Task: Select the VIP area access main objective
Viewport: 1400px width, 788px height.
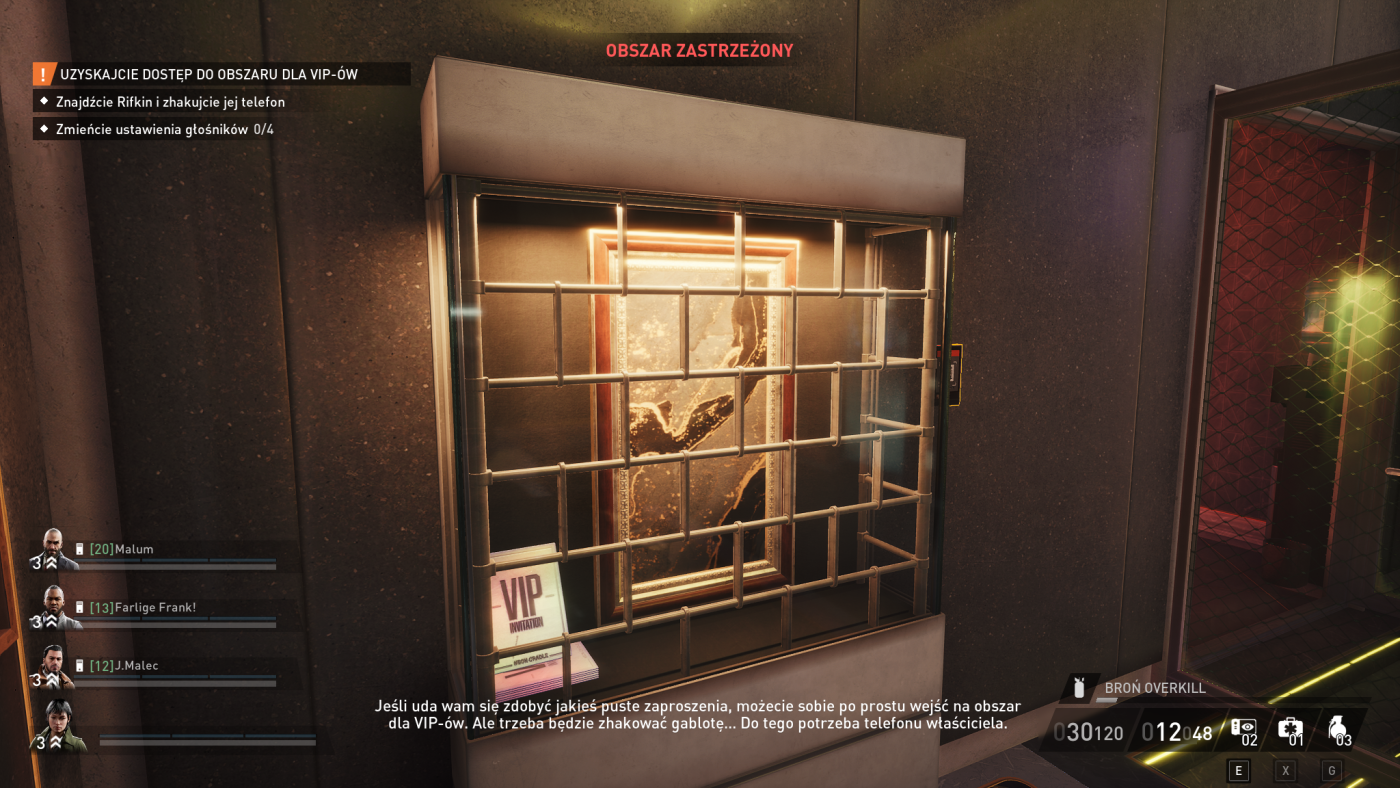Action: pos(209,74)
